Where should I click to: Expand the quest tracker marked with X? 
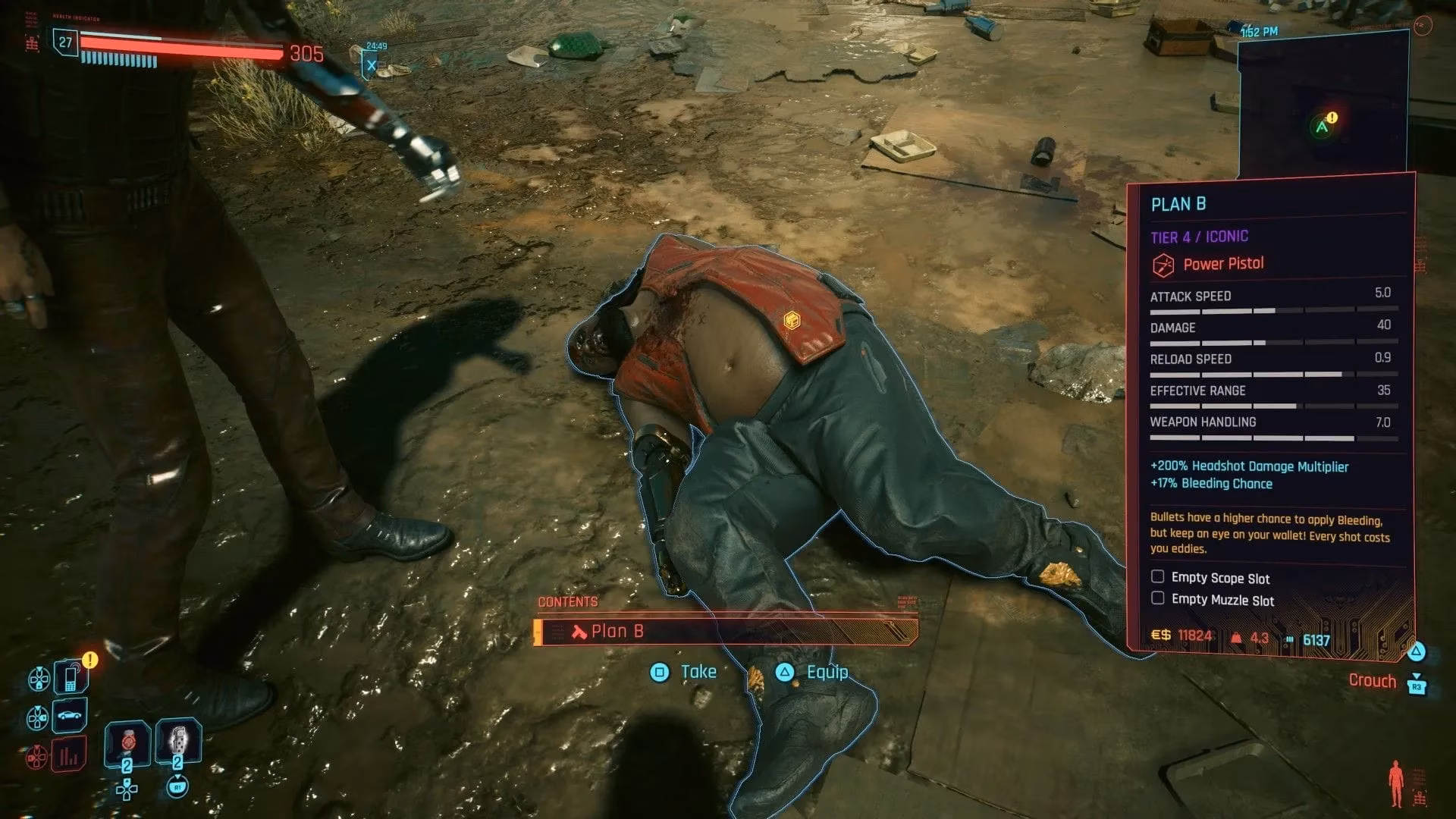pos(371,64)
